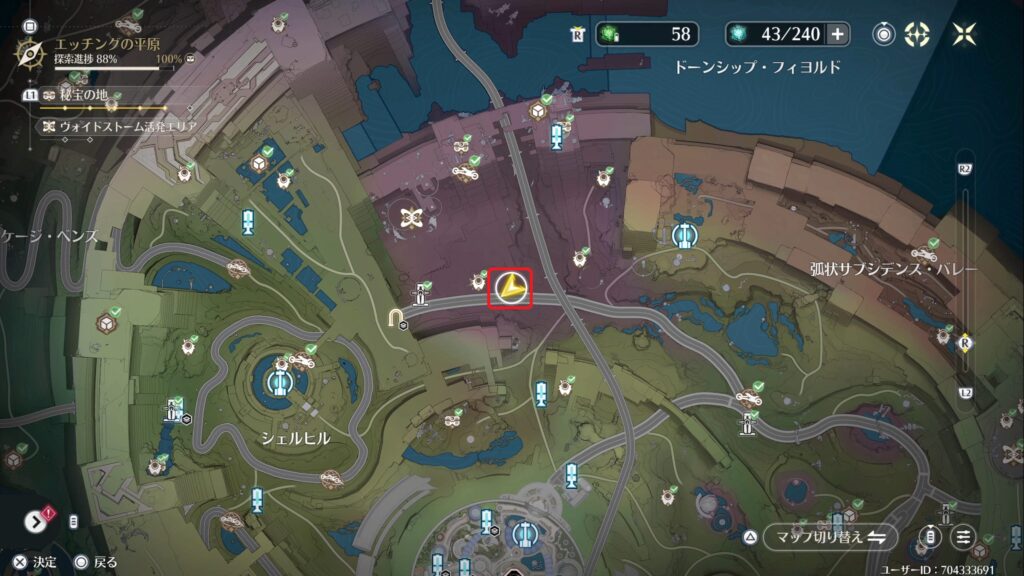Click the capsule icon next to filter button
Image resolution: width=1024 pixels, height=576 pixels.
[931, 537]
